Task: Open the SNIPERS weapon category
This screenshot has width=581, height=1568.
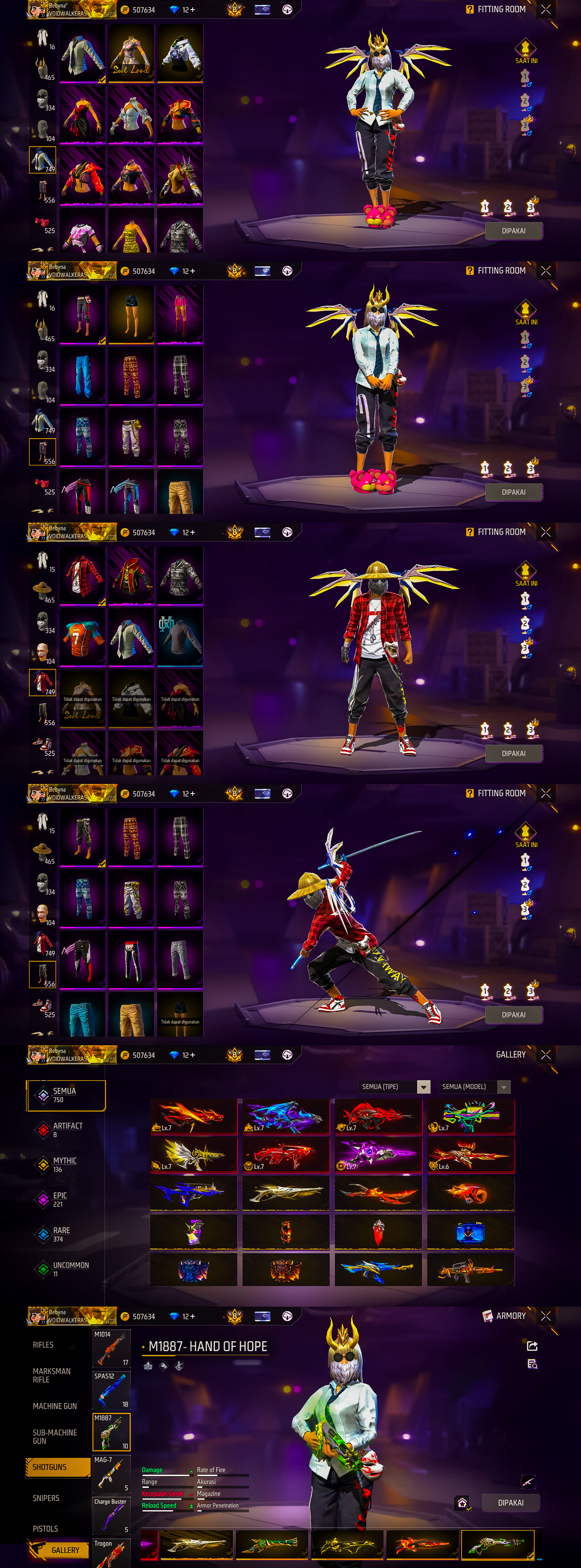Action: pyautogui.click(x=46, y=1498)
